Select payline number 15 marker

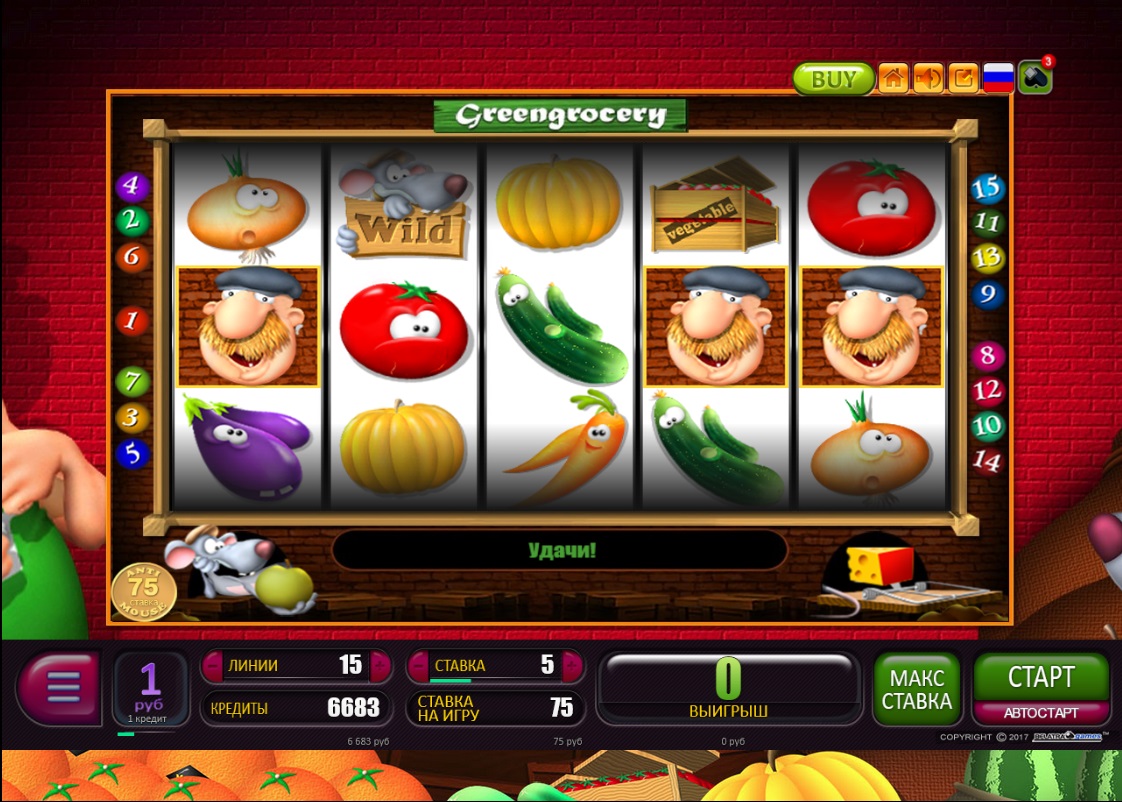point(986,188)
